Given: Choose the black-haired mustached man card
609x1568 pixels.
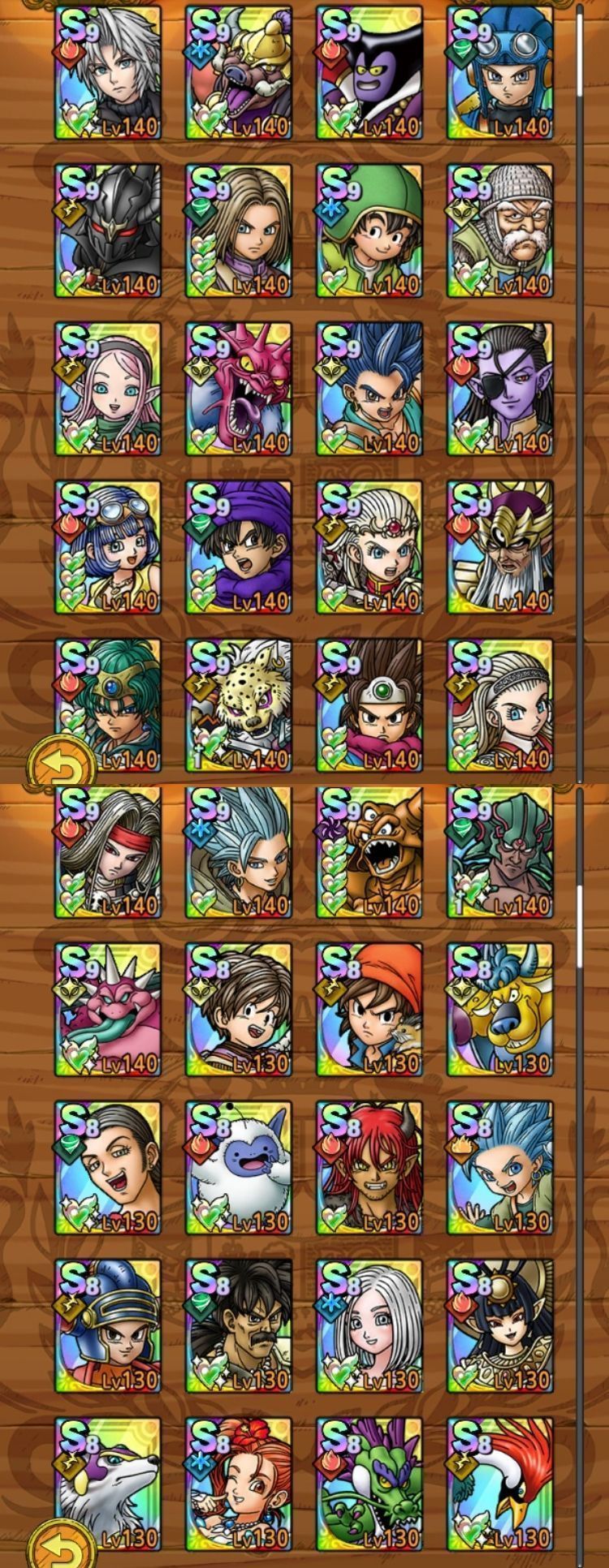Looking at the screenshot, I should [x=239, y=1327].
